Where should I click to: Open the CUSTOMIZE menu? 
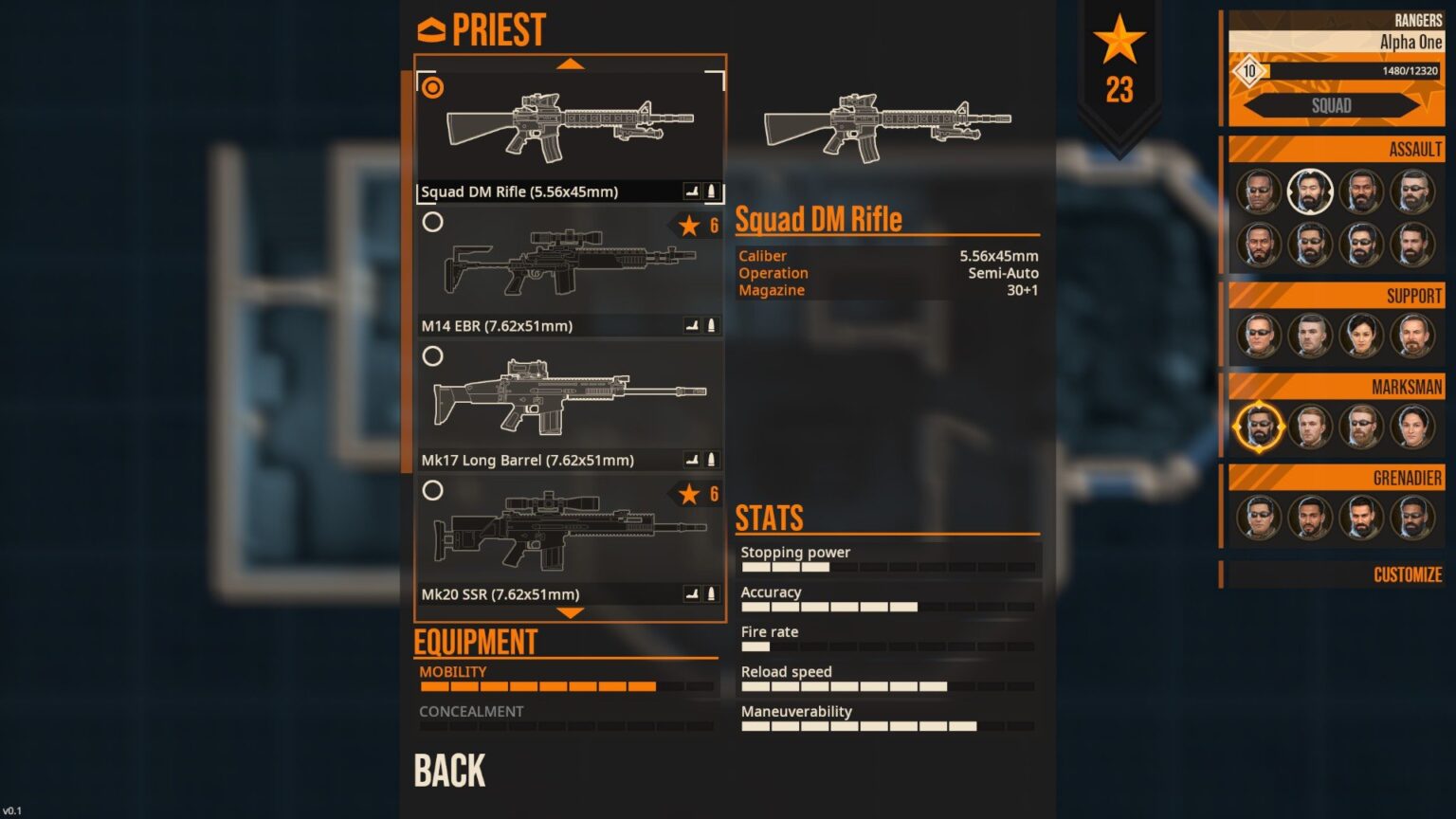click(x=1407, y=574)
